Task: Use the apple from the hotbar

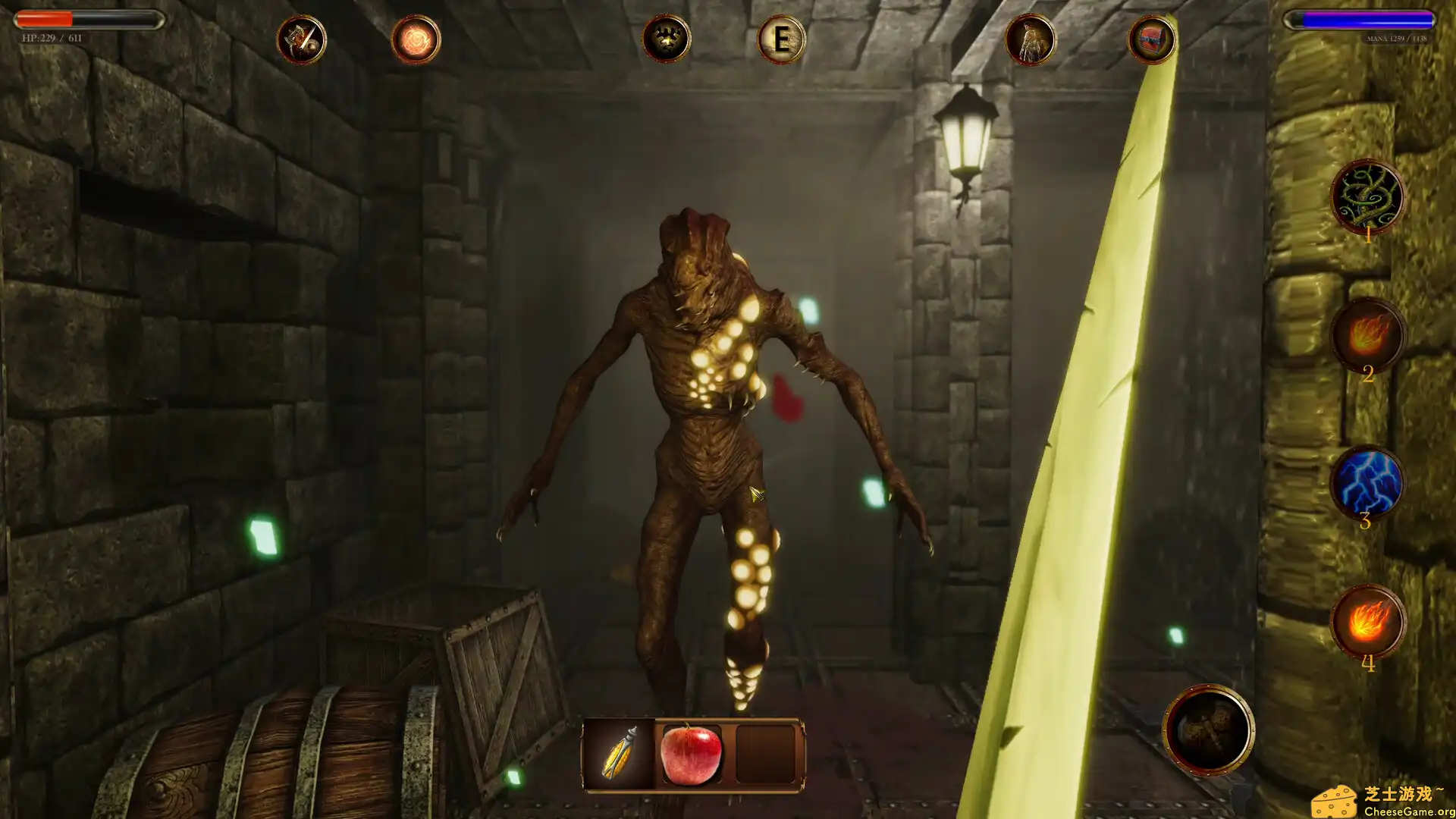Action: [692, 754]
